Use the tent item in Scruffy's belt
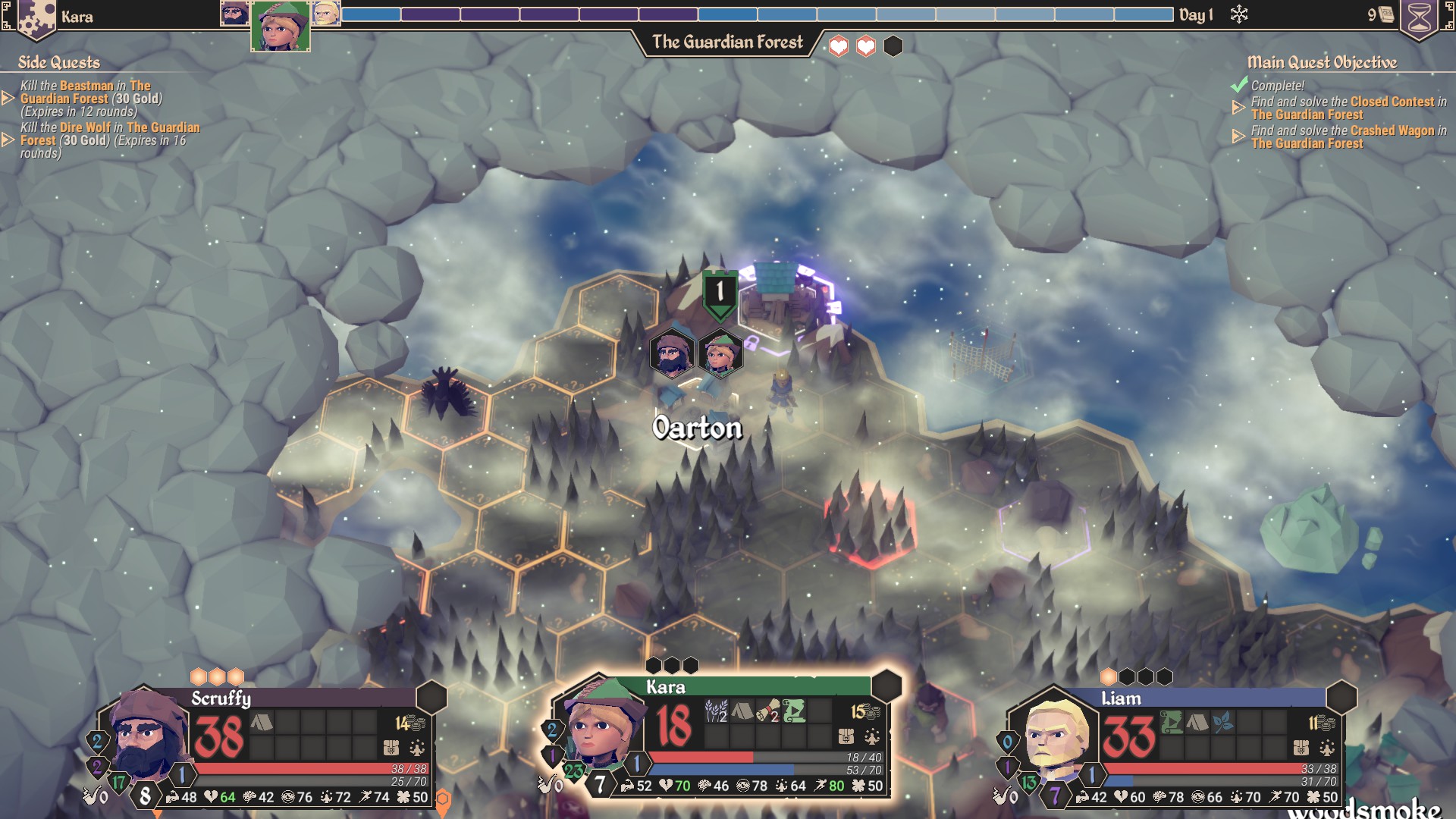The height and width of the screenshot is (819, 1456). coord(262,723)
